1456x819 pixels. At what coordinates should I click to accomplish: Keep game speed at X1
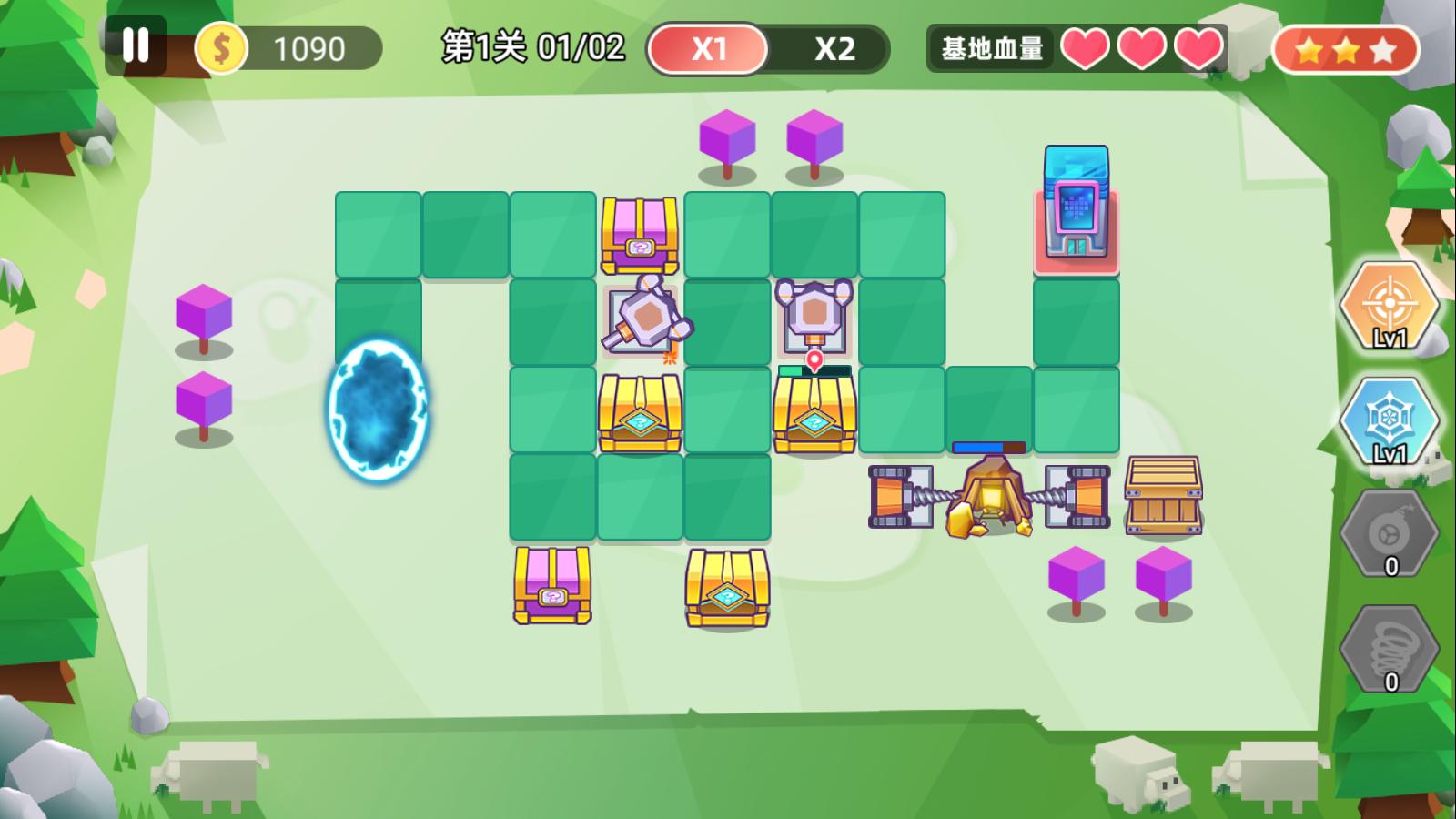click(x=712, y=45)
